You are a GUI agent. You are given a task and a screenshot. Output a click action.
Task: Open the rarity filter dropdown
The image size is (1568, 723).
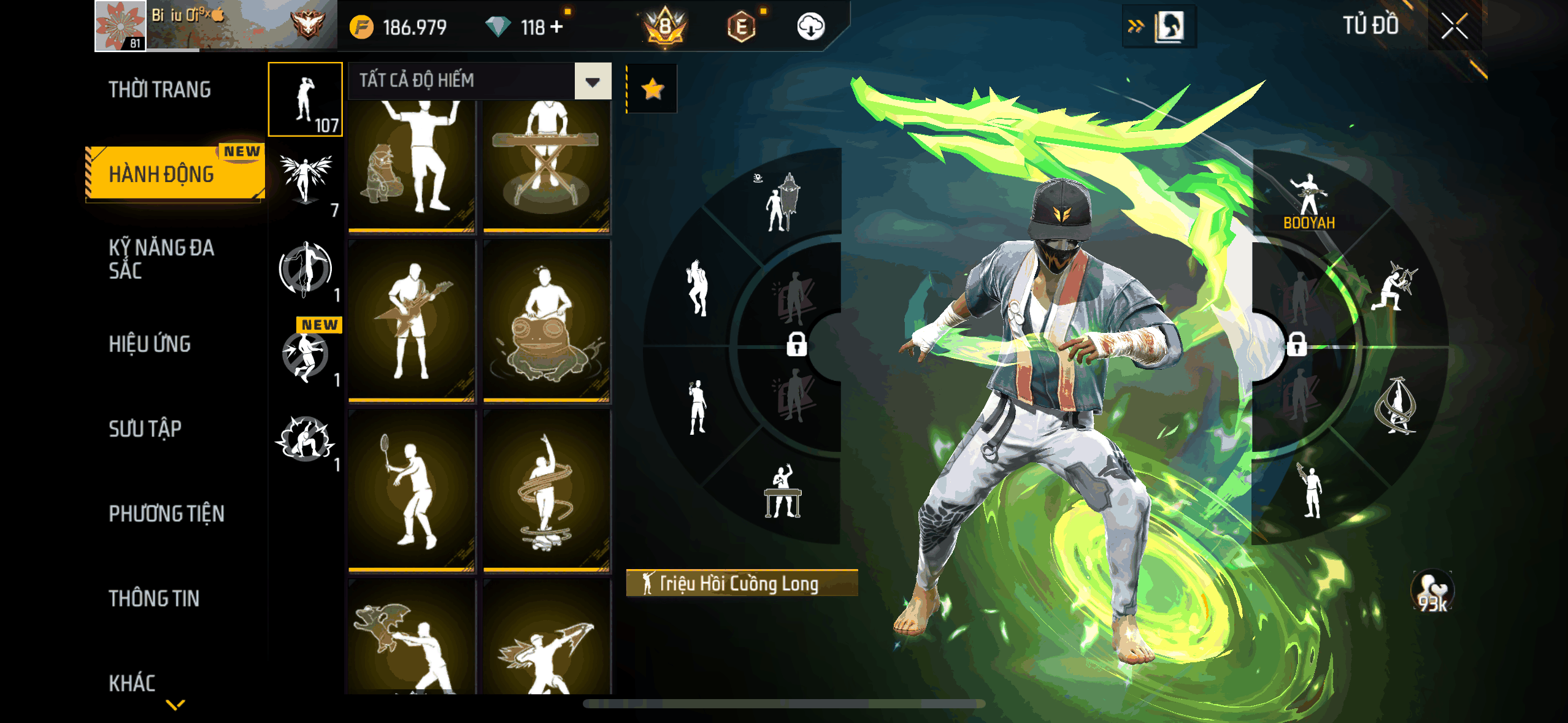point(592,81)
